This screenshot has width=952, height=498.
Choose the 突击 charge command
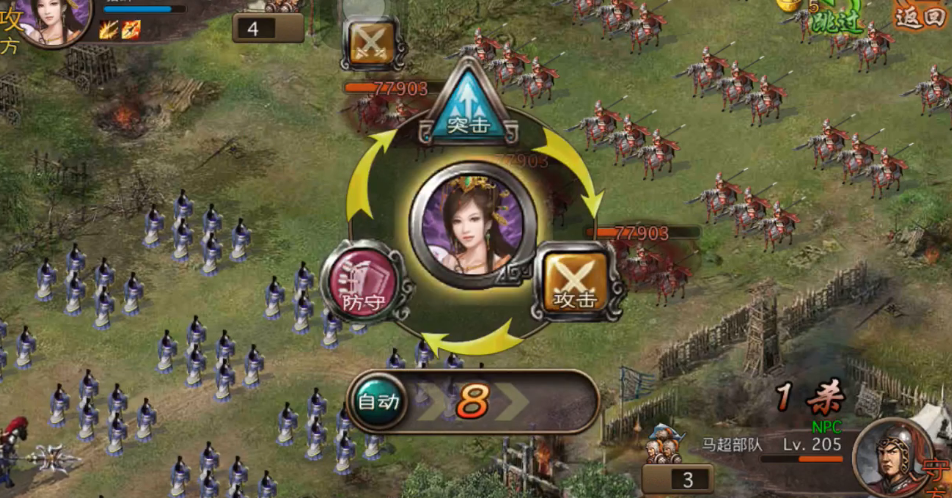tap(470, 105)
